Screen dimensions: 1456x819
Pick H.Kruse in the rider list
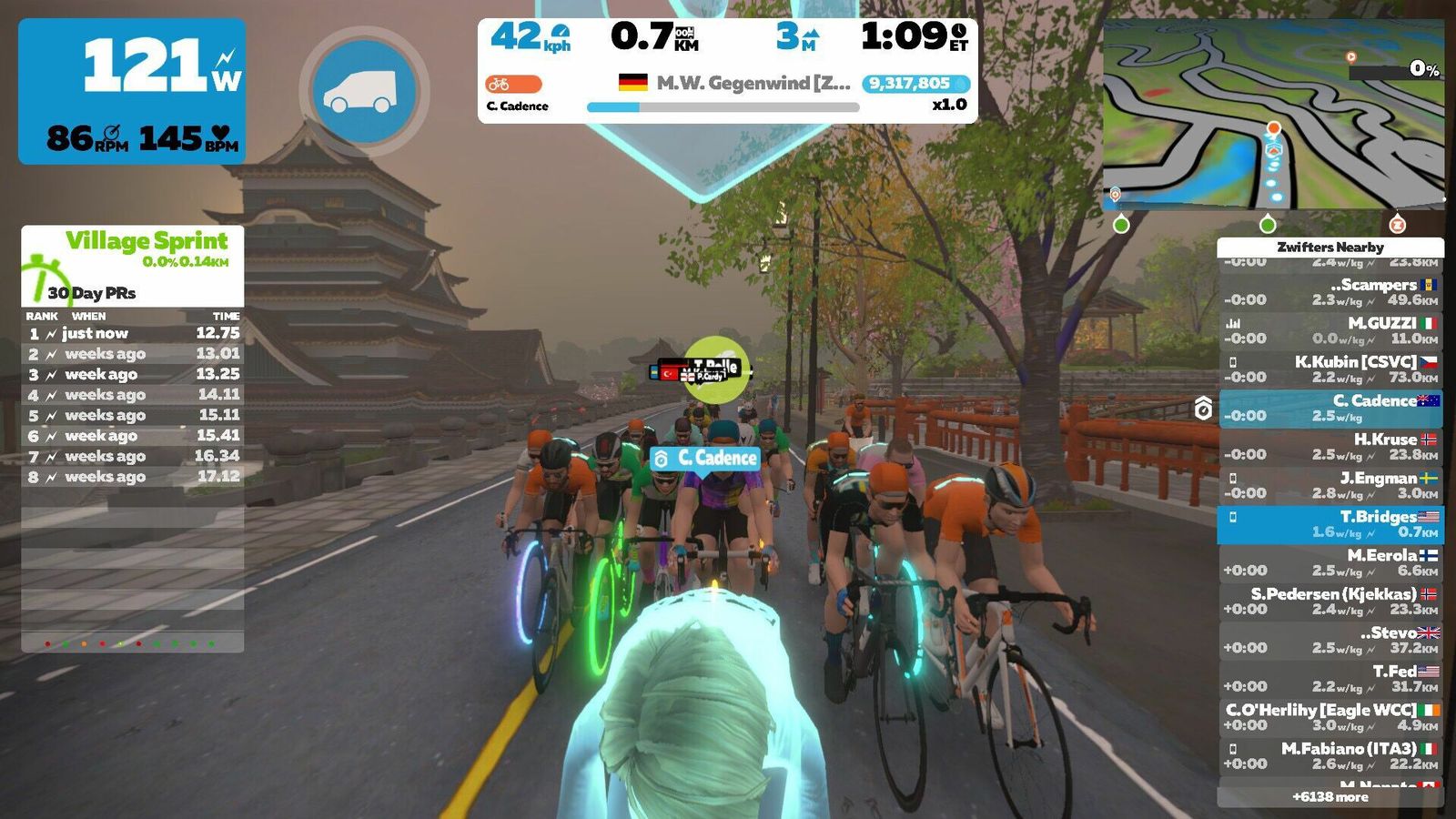pyautogui.click(x=1330, y=447)
